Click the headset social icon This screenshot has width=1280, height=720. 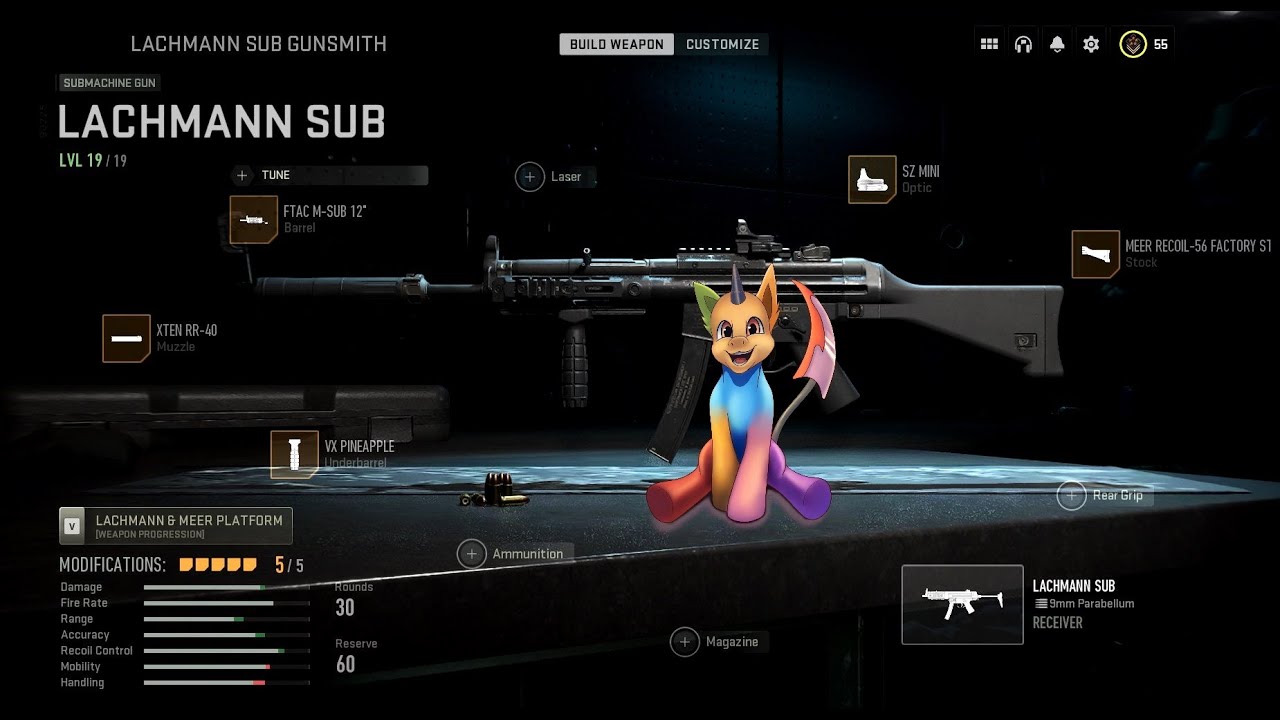point(1023,44)
